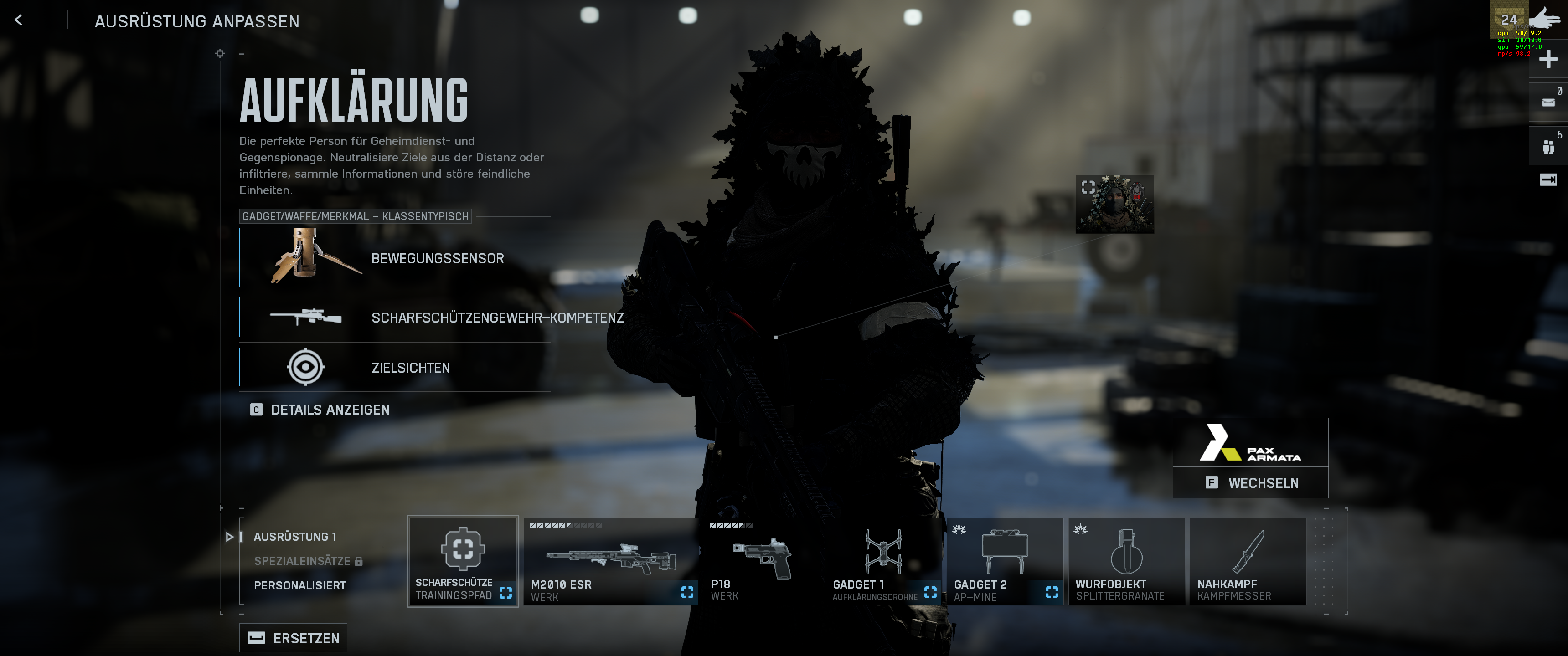Open the Scharfschütze Trainingspfad slot
Image resolution: width=1568 pixels, height=656 pixels.
pos(463,561)
